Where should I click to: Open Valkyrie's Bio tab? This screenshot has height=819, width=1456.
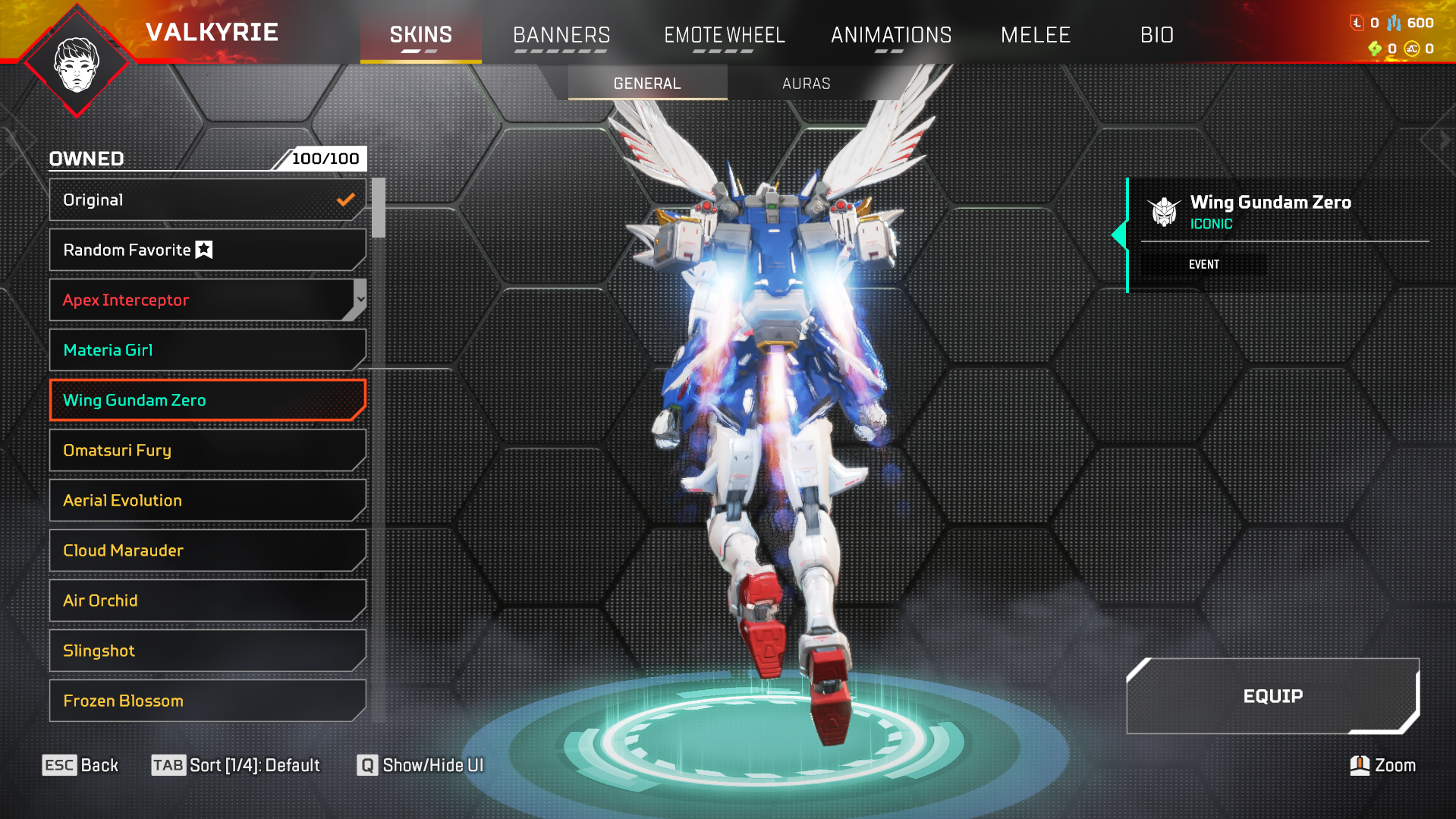[1156, 35]
